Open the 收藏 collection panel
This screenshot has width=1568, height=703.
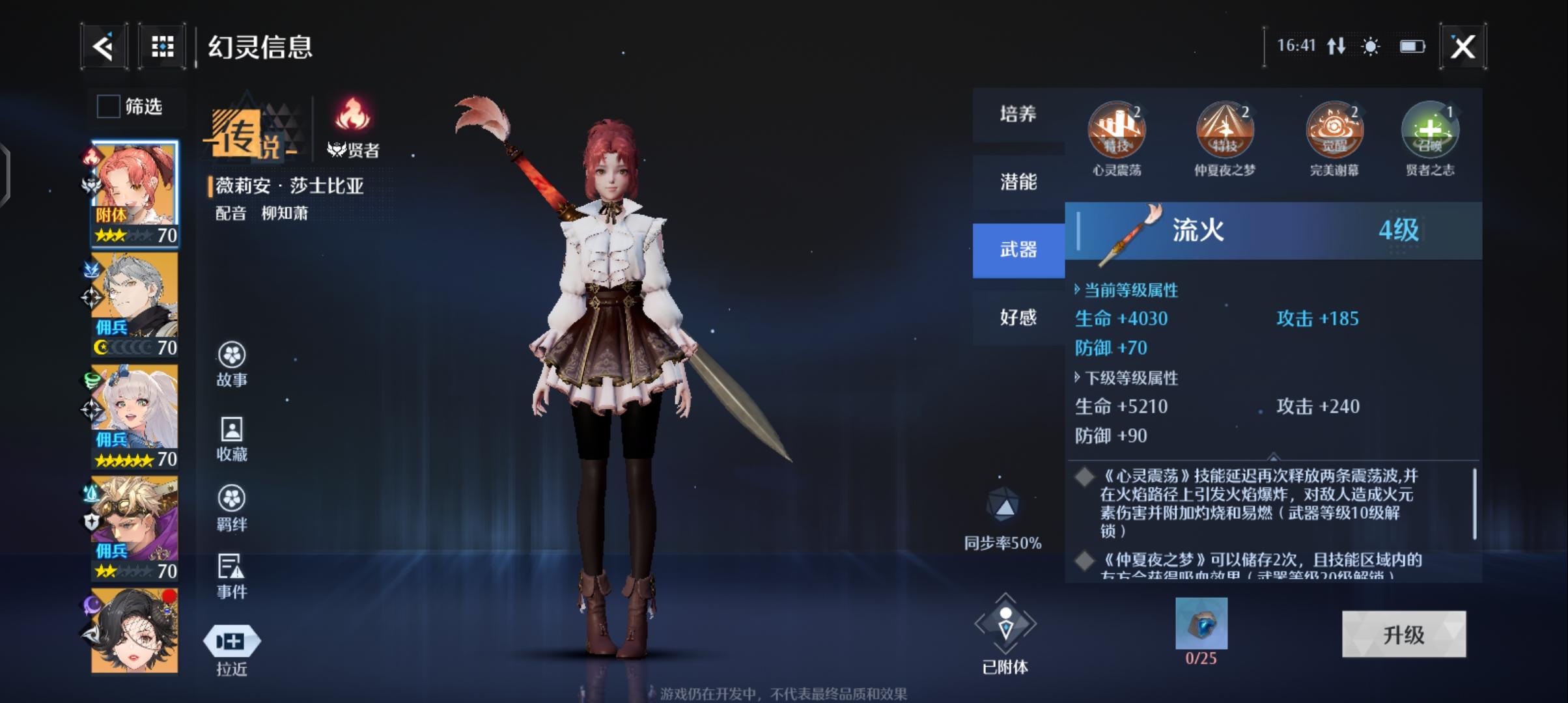point(232,436)
